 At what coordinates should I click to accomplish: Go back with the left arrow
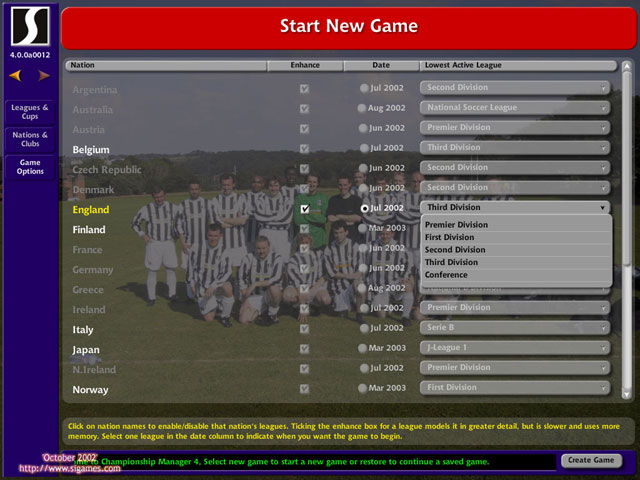pyautogui.click(x=16, y=75)
